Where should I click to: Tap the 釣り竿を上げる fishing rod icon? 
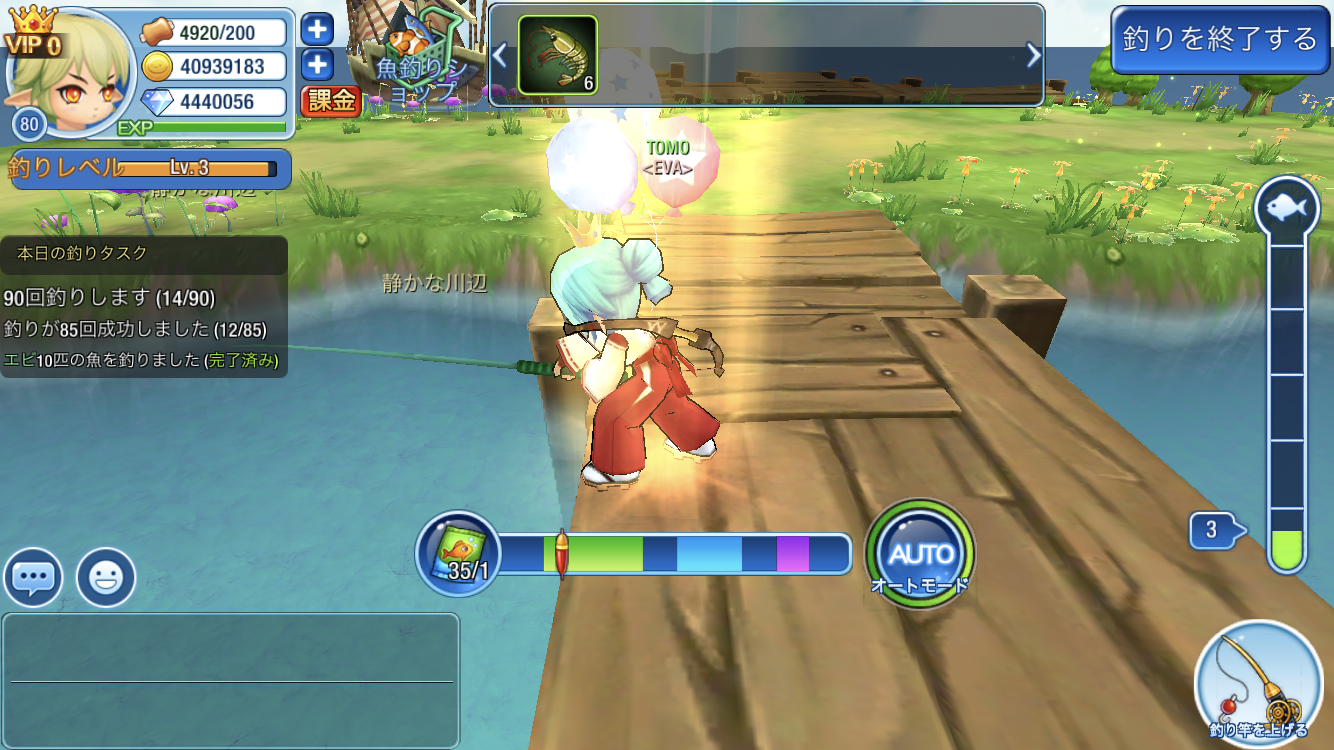point(1259,680)
